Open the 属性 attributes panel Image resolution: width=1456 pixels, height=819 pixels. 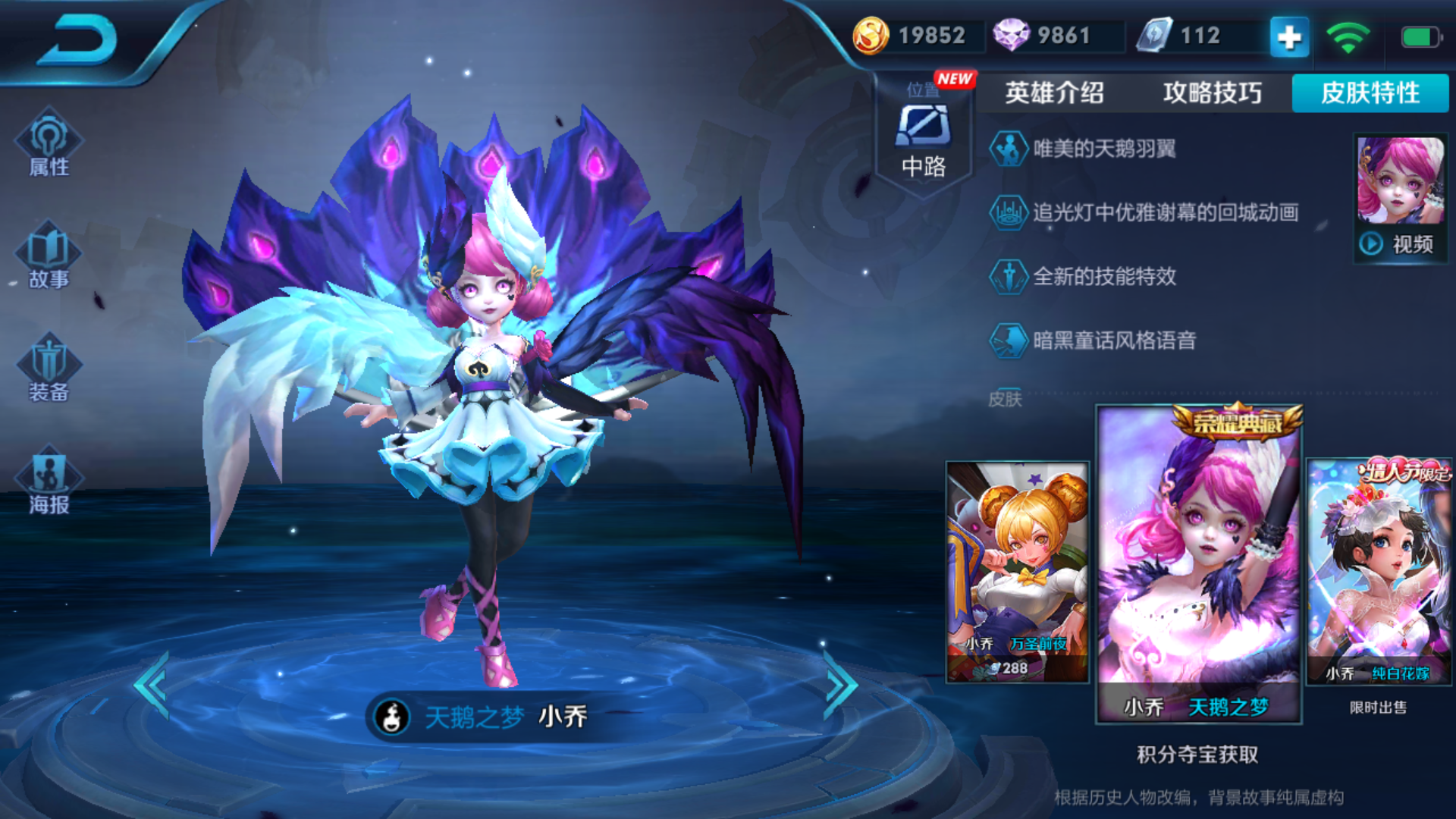pos(49,144)
